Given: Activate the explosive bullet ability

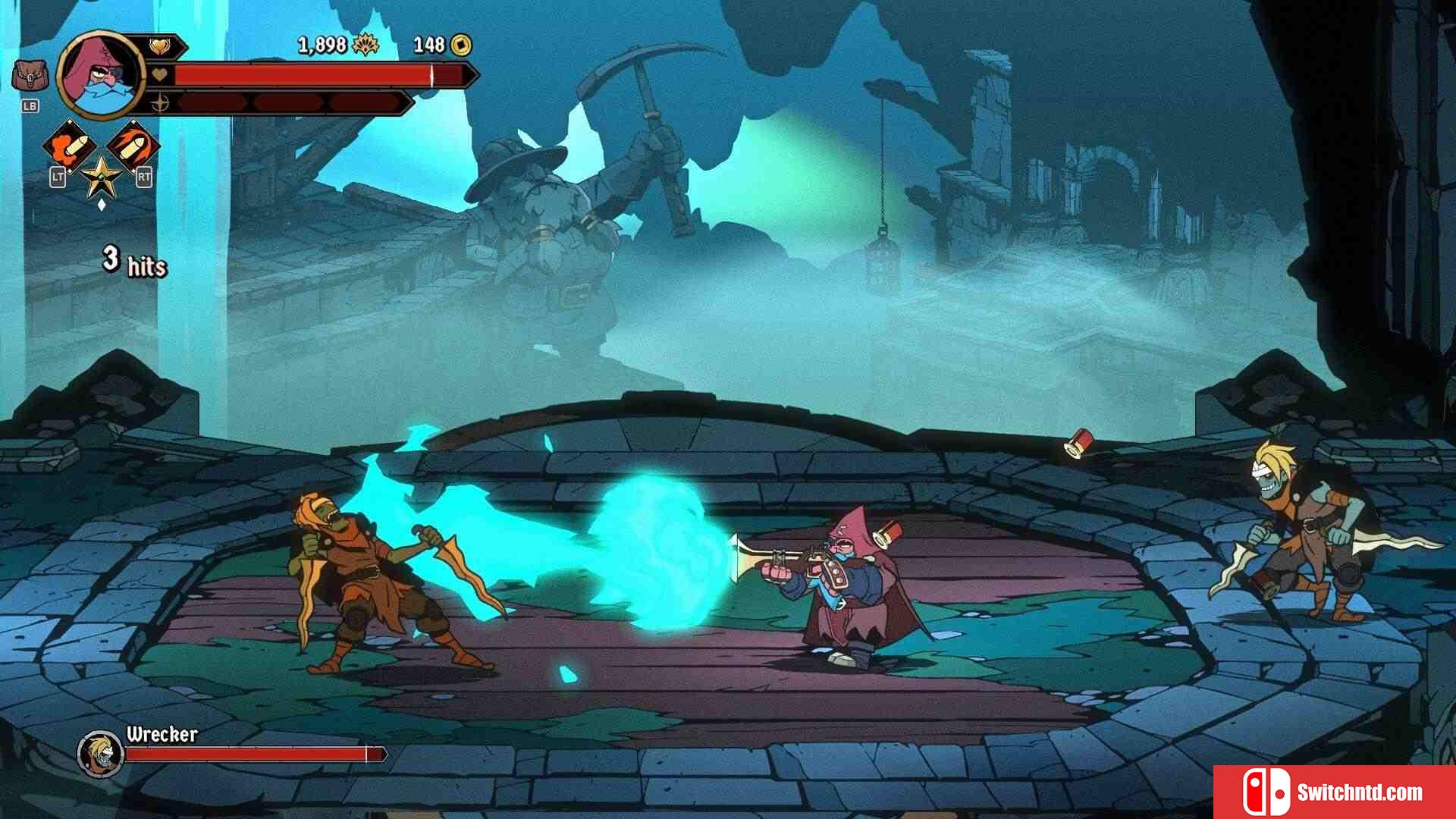Looking at the screenshot, I should 68,146.
